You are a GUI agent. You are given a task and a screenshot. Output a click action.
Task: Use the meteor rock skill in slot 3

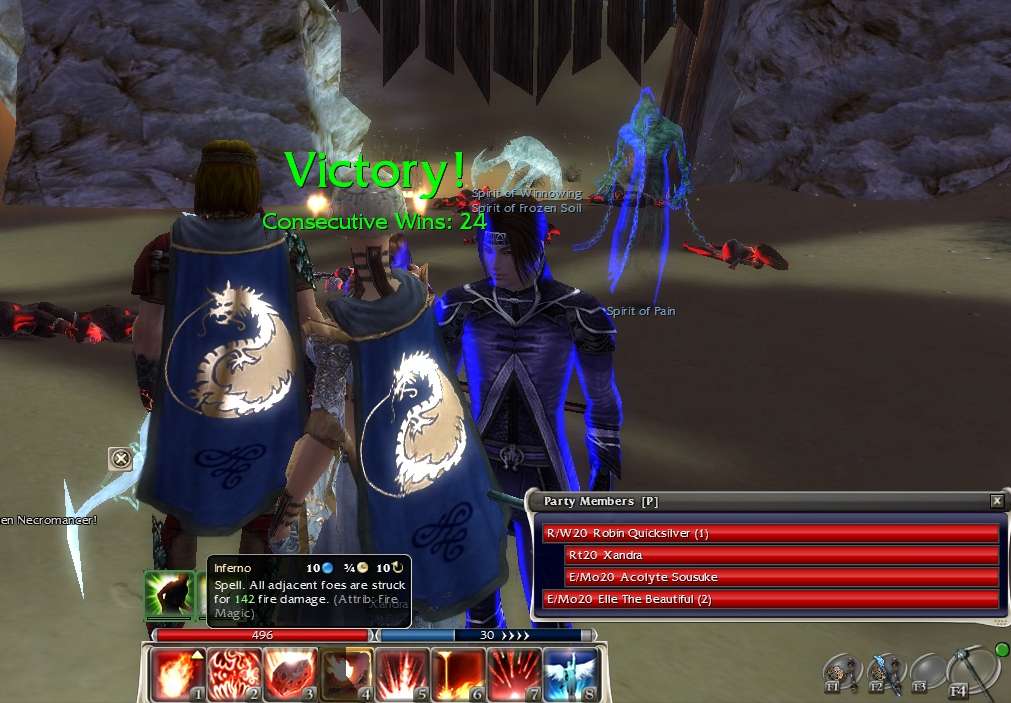coord(290,675)
